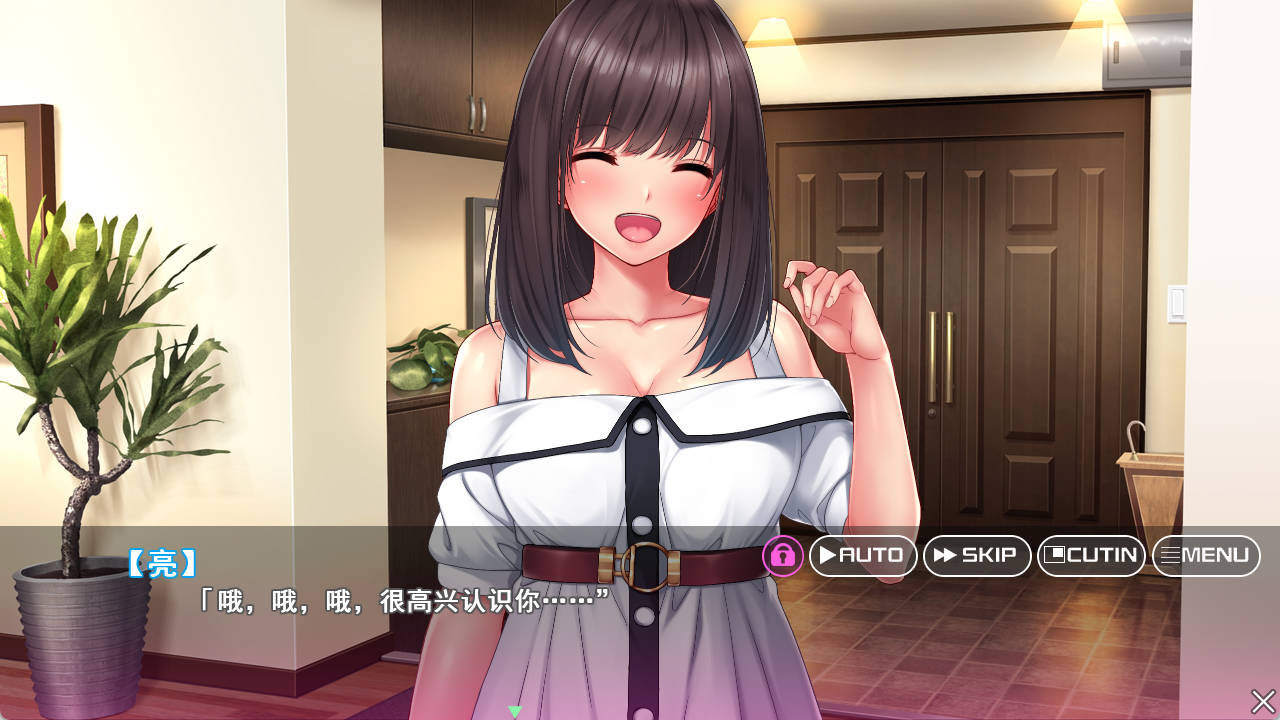Open MENU via its rounded button
1280x720 pixels.
1205,557
